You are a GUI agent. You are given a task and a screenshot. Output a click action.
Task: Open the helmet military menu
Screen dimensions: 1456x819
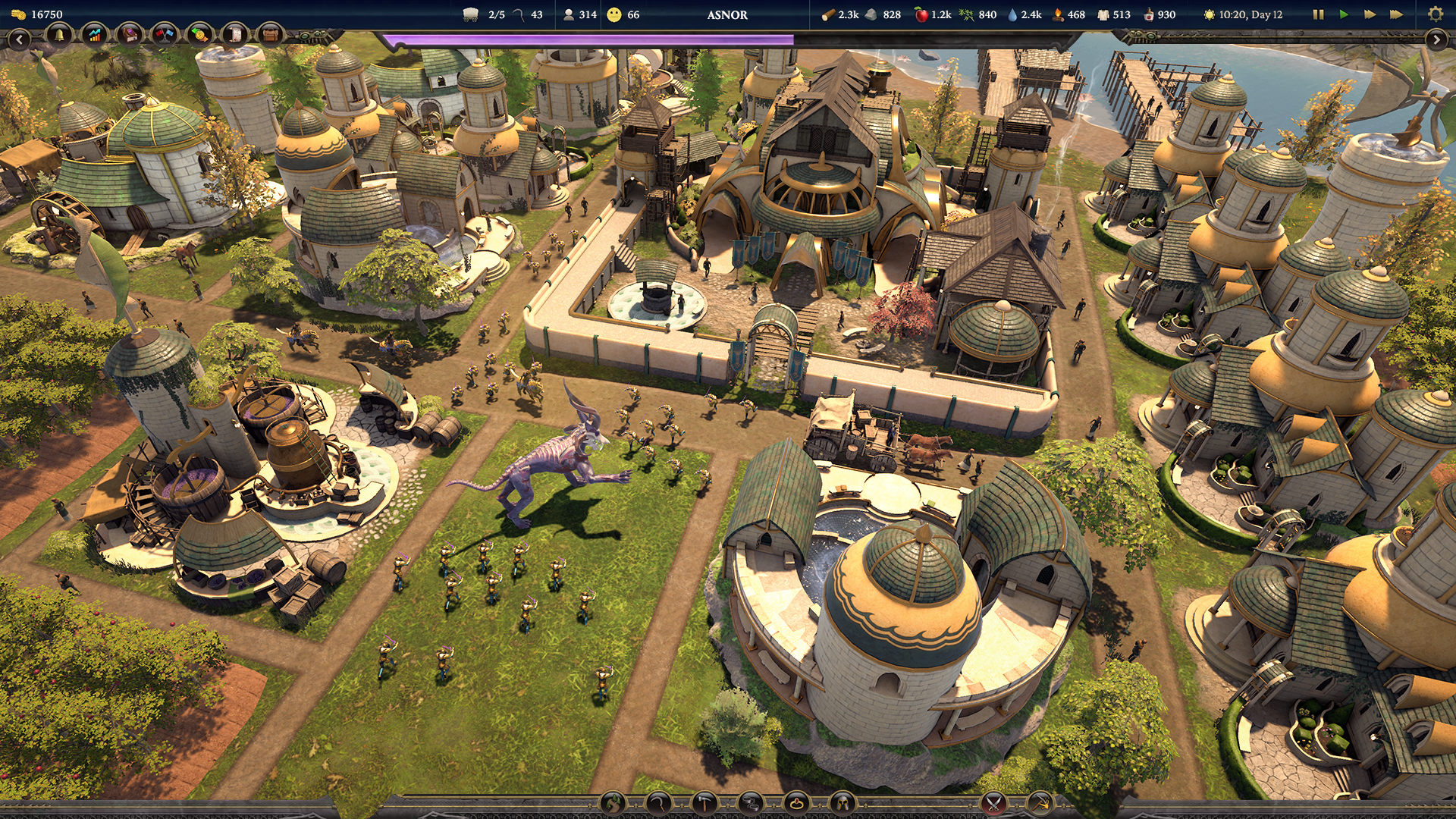point(842,803)
